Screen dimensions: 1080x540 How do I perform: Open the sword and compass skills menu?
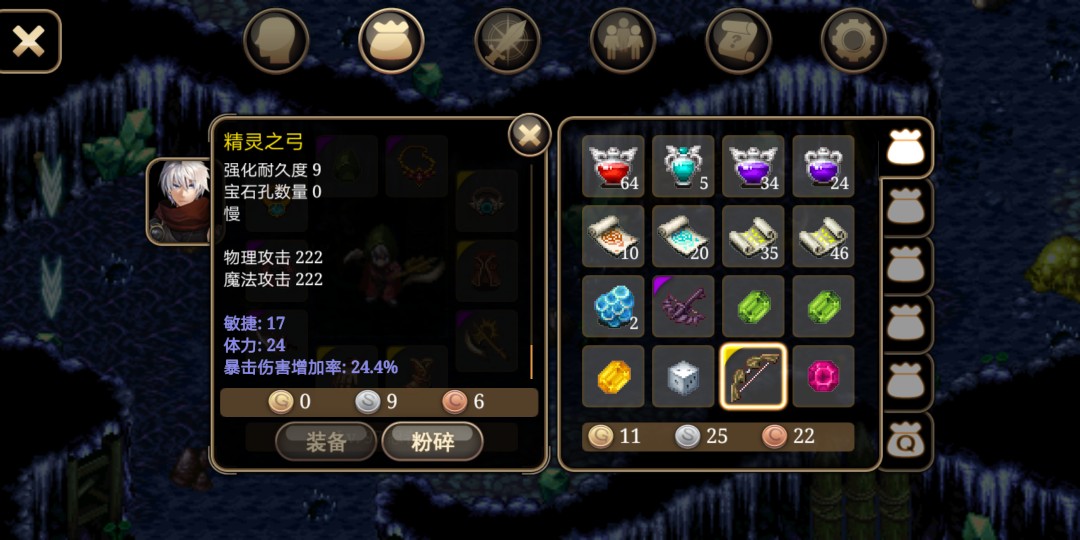507,41
